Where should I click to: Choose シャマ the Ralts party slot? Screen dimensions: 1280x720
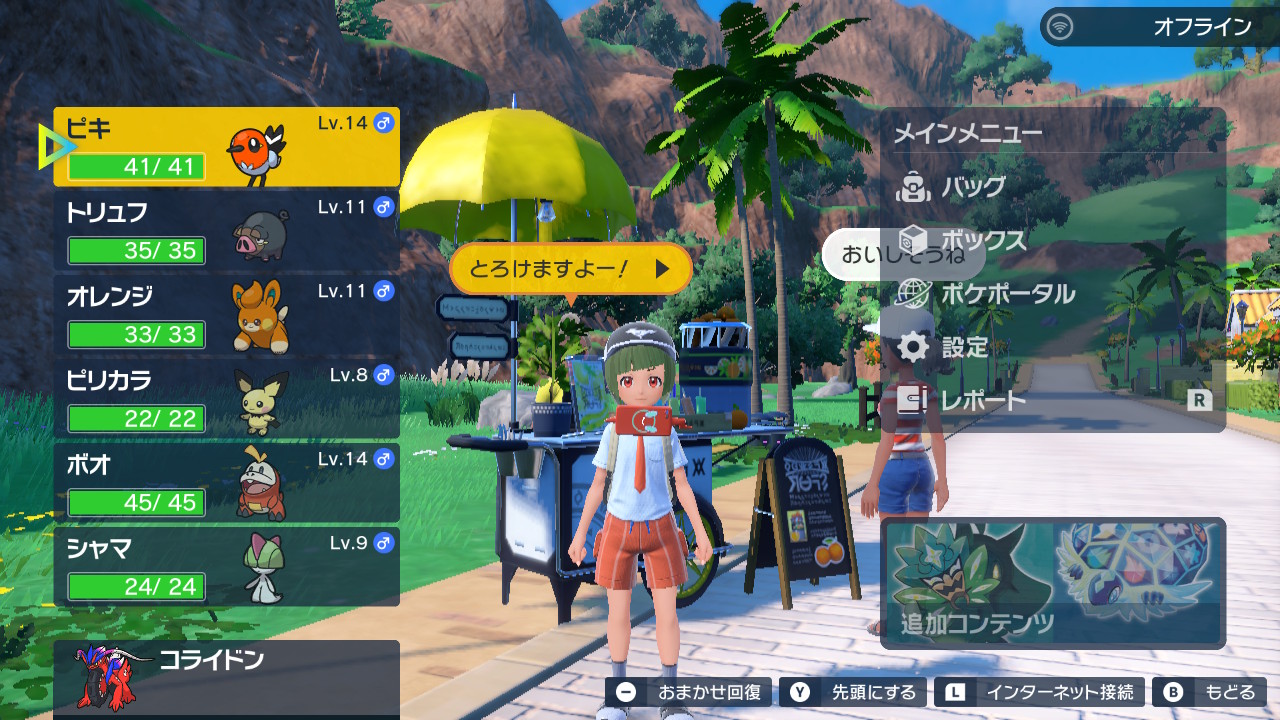point(226,567)
